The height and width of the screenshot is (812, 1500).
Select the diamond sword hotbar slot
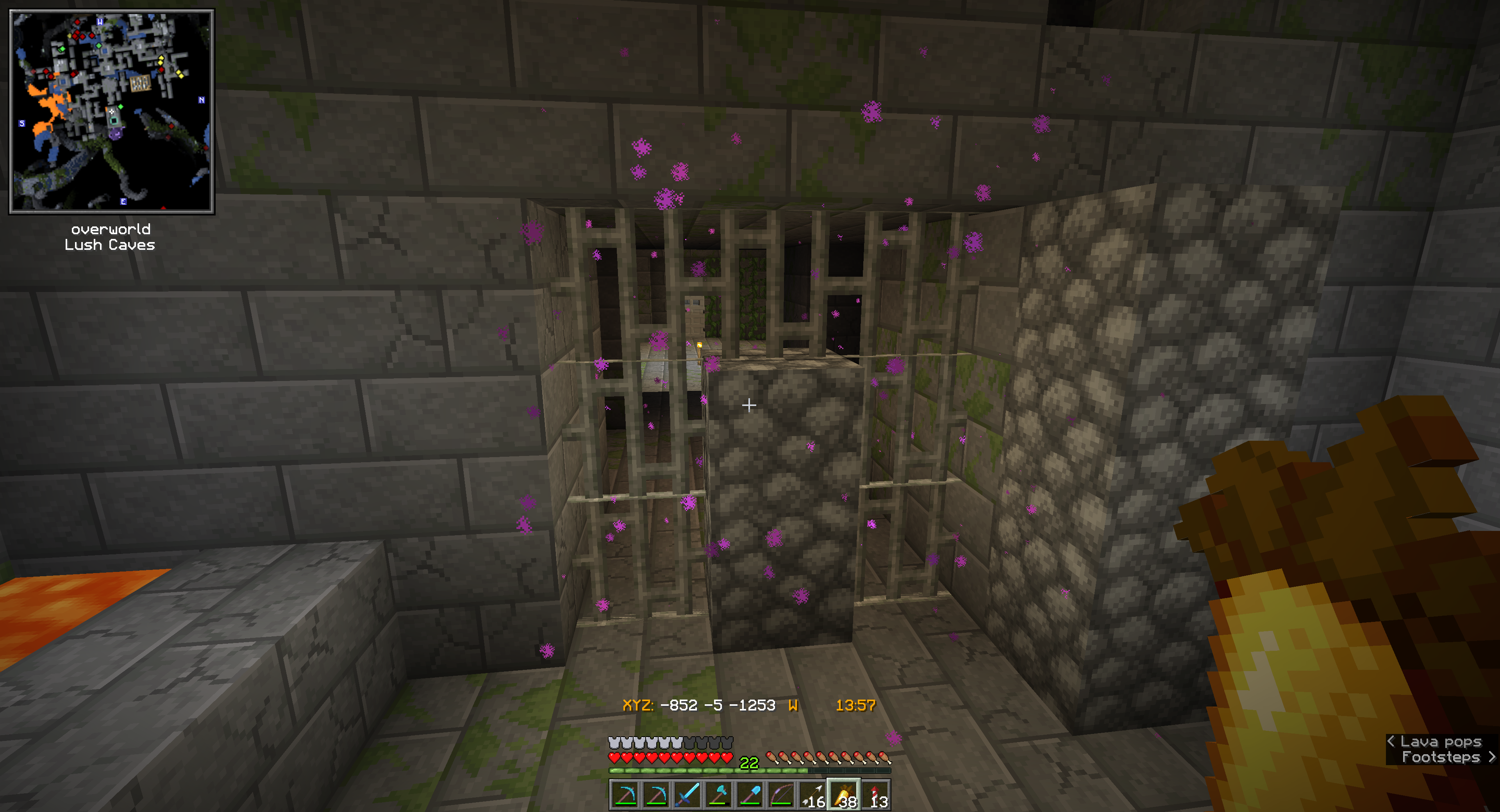(x=687, y=795)
